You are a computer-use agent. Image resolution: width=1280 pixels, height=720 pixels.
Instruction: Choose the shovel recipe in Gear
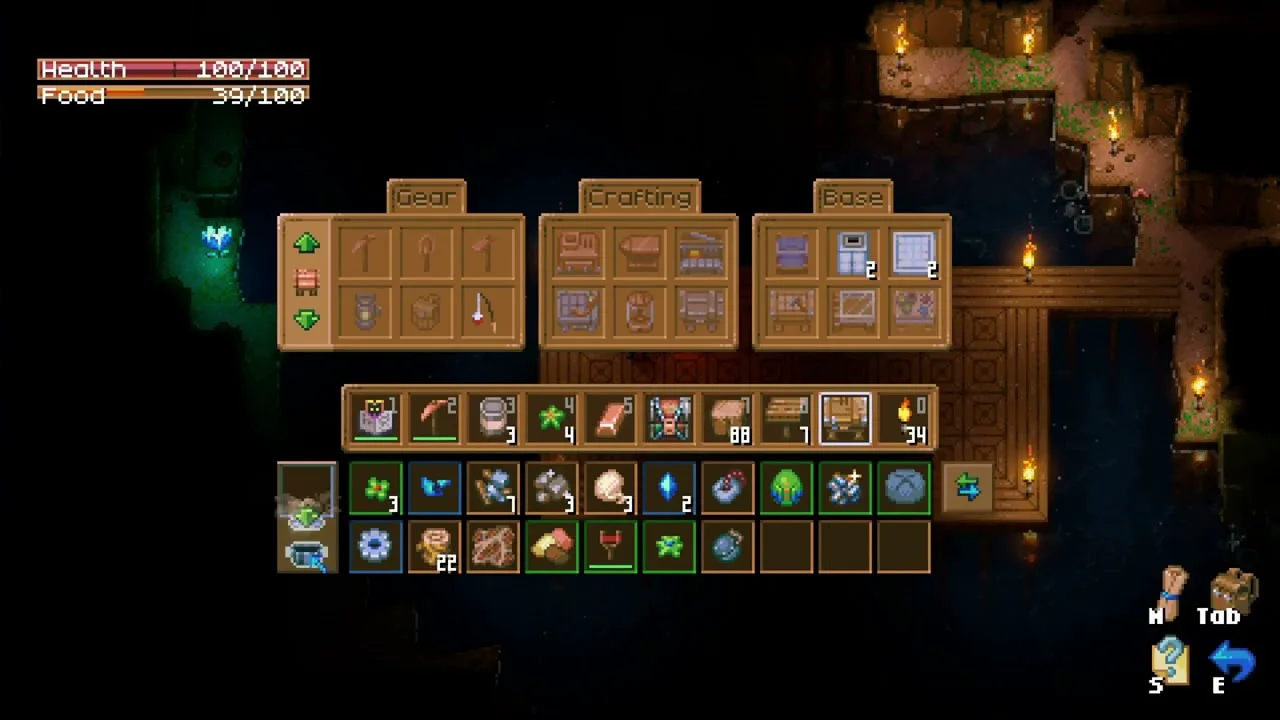pos(425,253)
